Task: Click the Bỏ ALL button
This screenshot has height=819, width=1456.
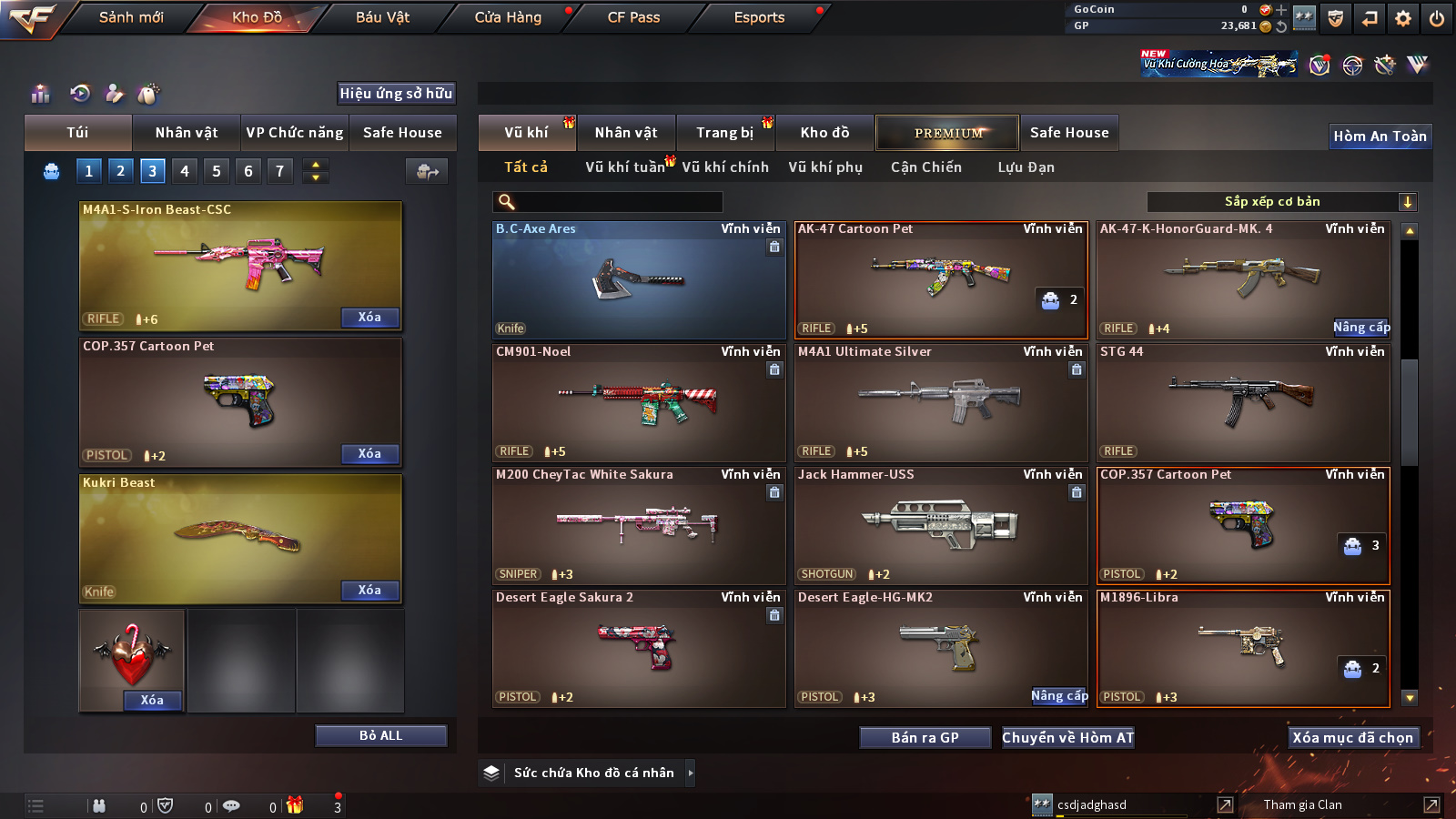Action: pyautogui.click(x=380, y=736)
